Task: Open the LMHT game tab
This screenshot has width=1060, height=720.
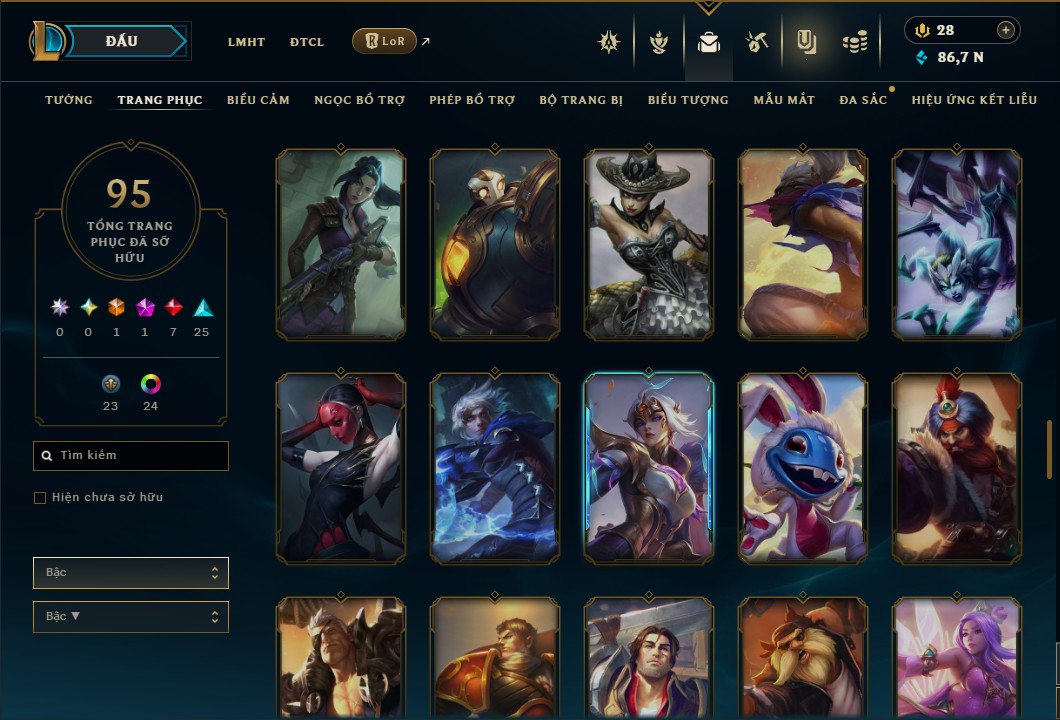Action: 246,42
